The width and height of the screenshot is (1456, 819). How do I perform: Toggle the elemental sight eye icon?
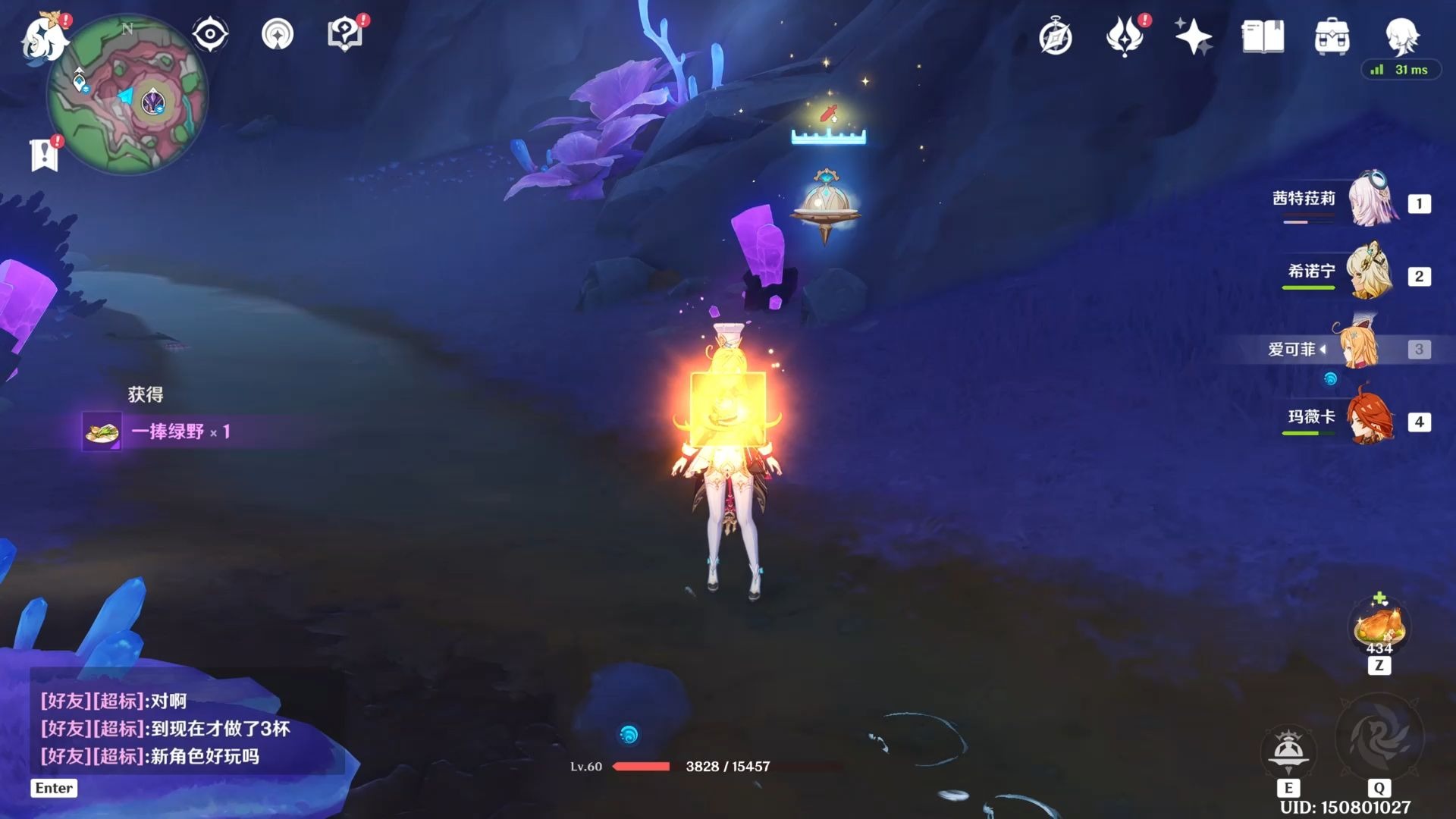(x=210, y=34)
